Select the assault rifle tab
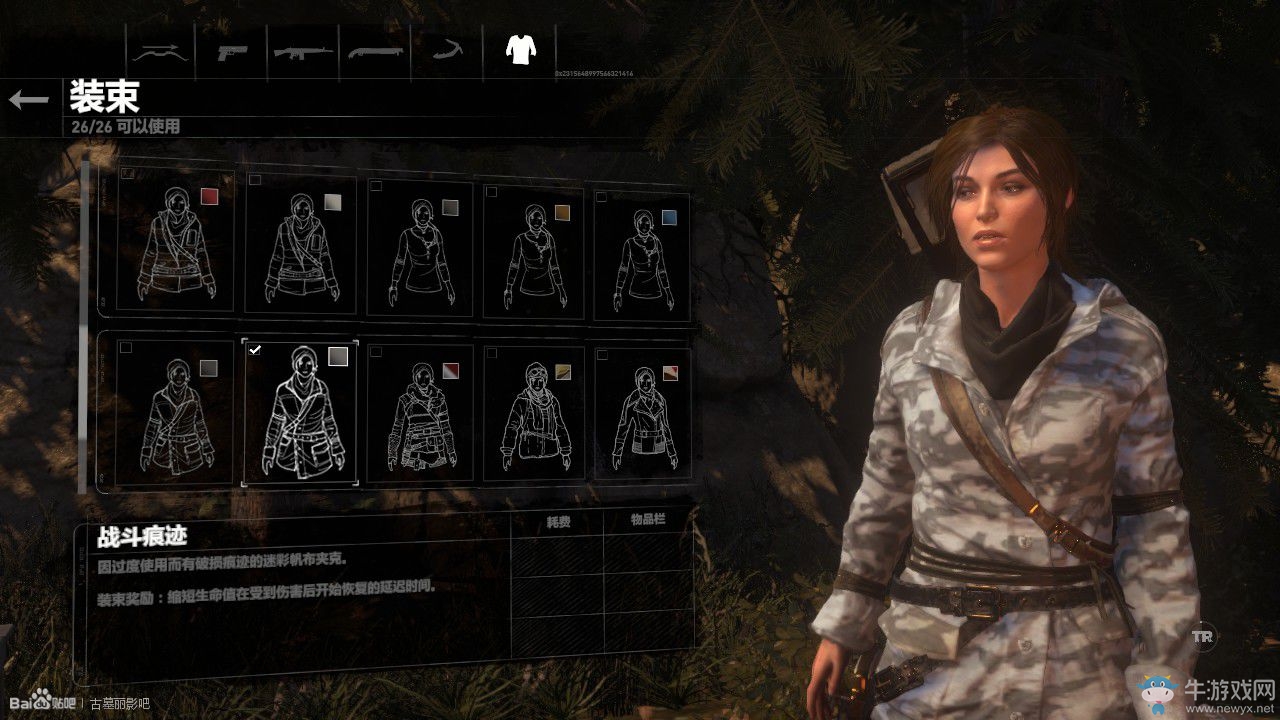The image size is (1280, 720). pos(304,51)
